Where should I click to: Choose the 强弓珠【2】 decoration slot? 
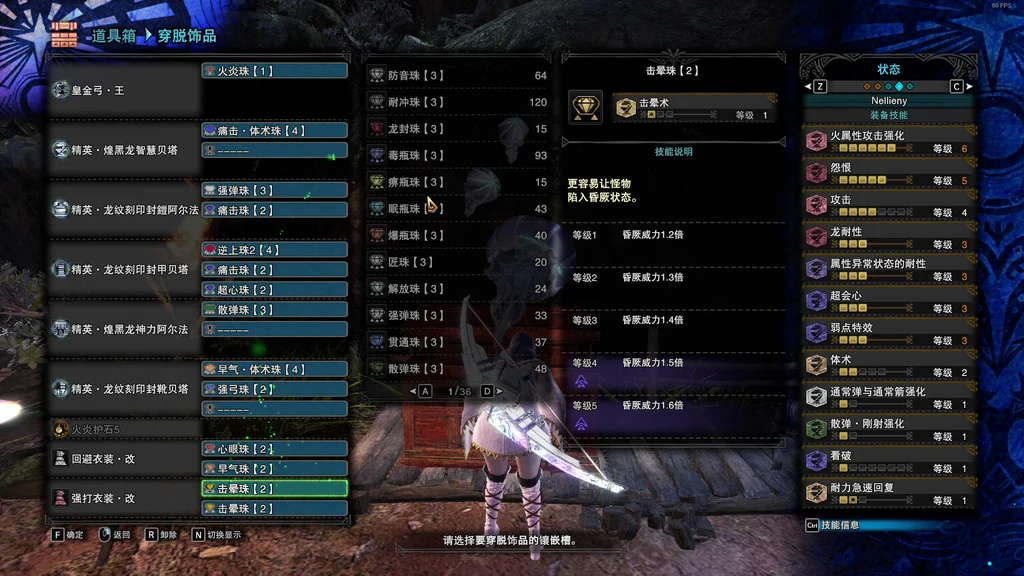[274, 389]
